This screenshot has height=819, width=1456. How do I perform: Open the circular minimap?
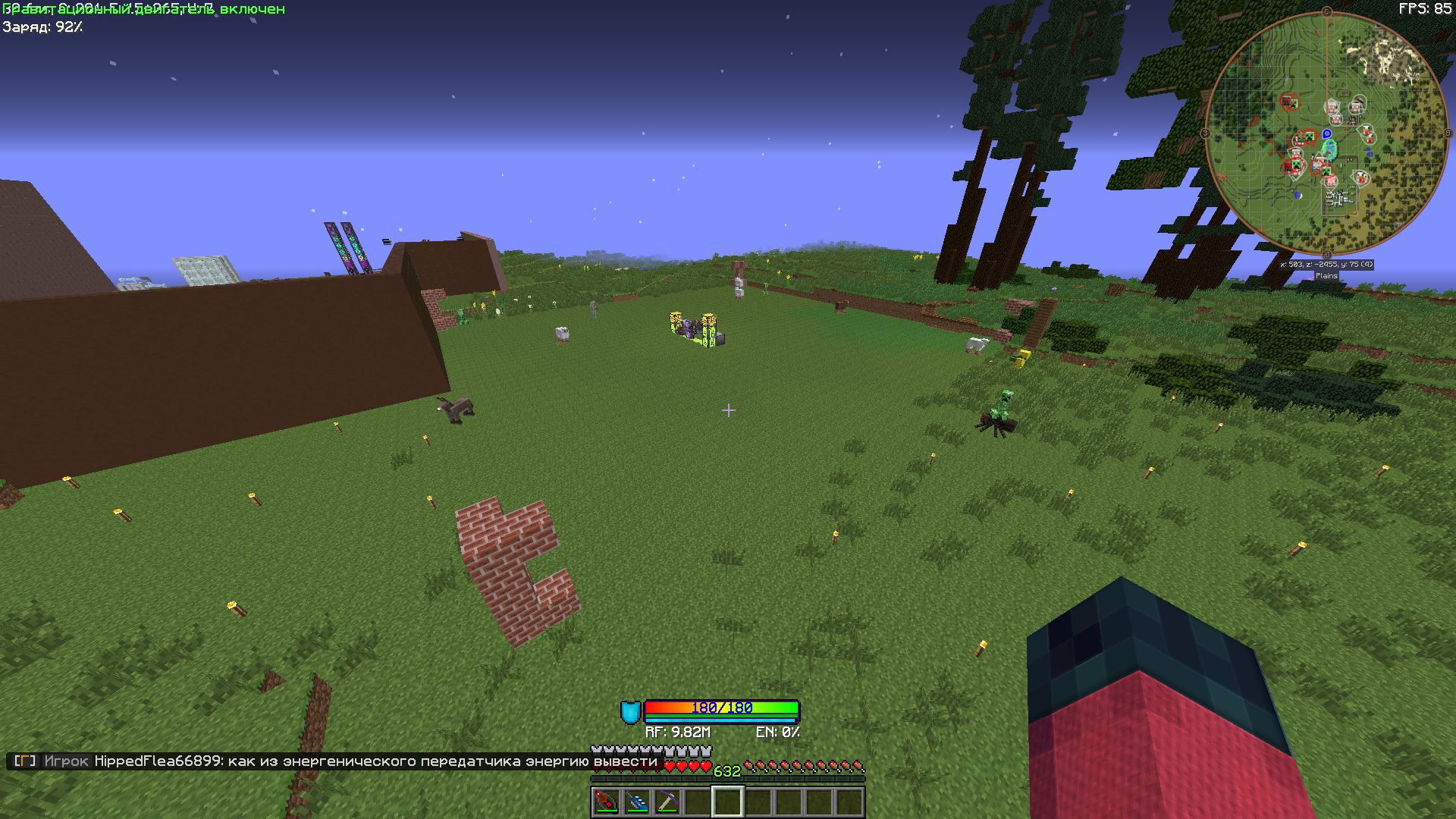[x=1326, y=134]
